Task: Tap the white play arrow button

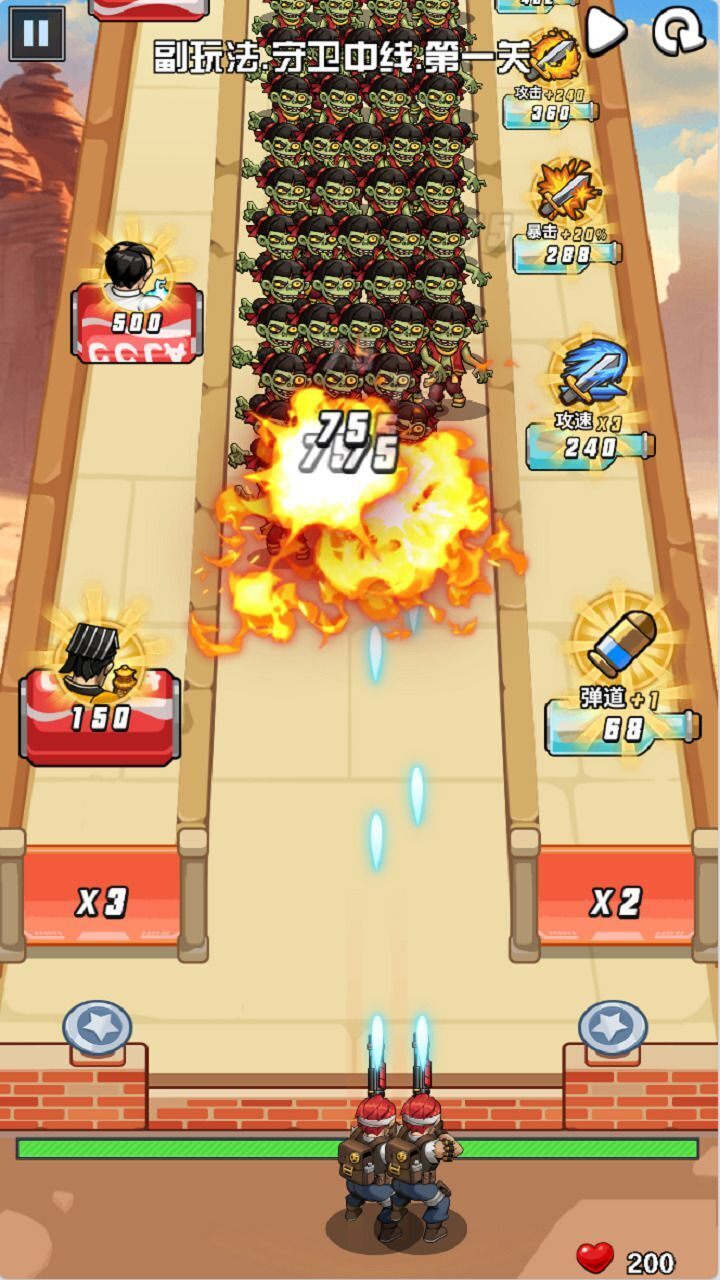Action: (605, 31)
